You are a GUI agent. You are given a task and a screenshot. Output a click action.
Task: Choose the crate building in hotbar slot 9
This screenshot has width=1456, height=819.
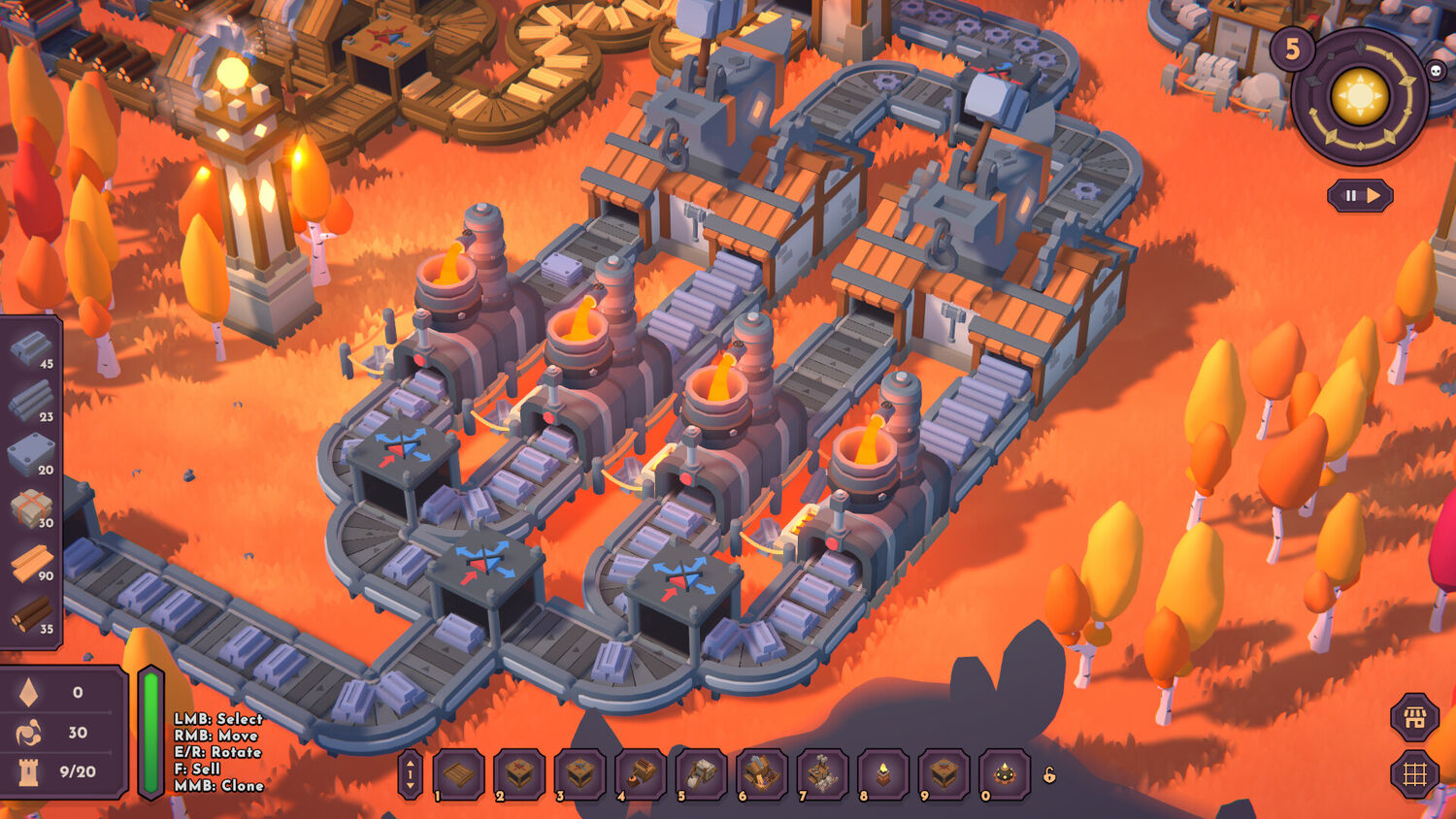(943, 774)
